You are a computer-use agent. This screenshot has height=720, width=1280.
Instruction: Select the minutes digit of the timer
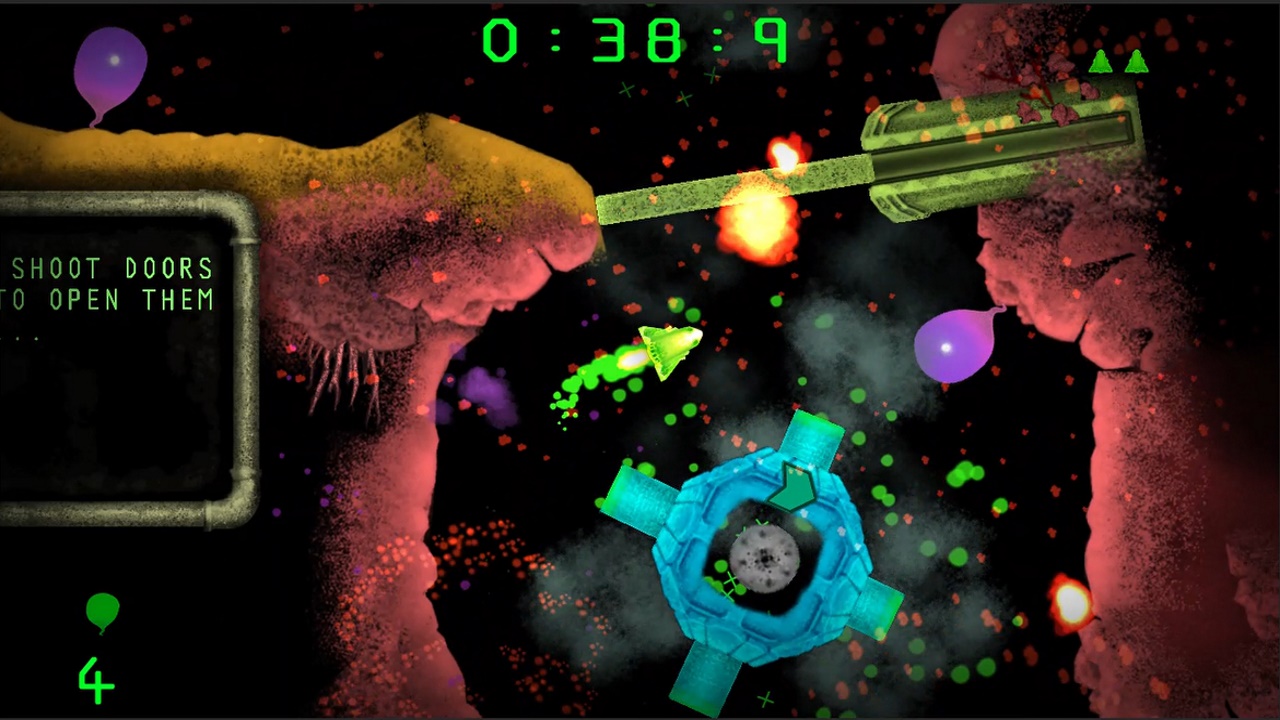(500, 40)
